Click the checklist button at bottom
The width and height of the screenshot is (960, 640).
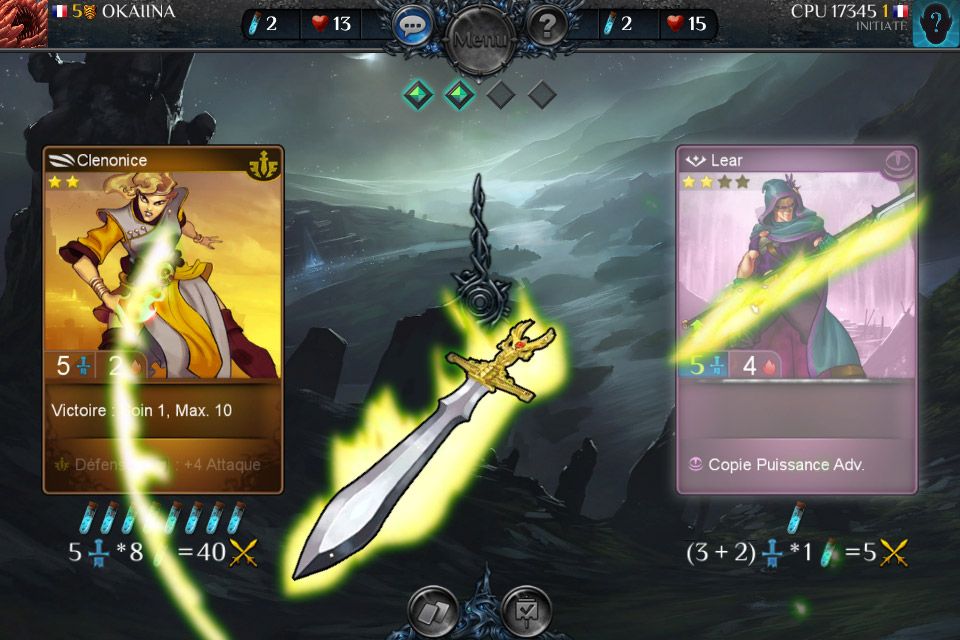pyautogui.click(x=526, y=610)
